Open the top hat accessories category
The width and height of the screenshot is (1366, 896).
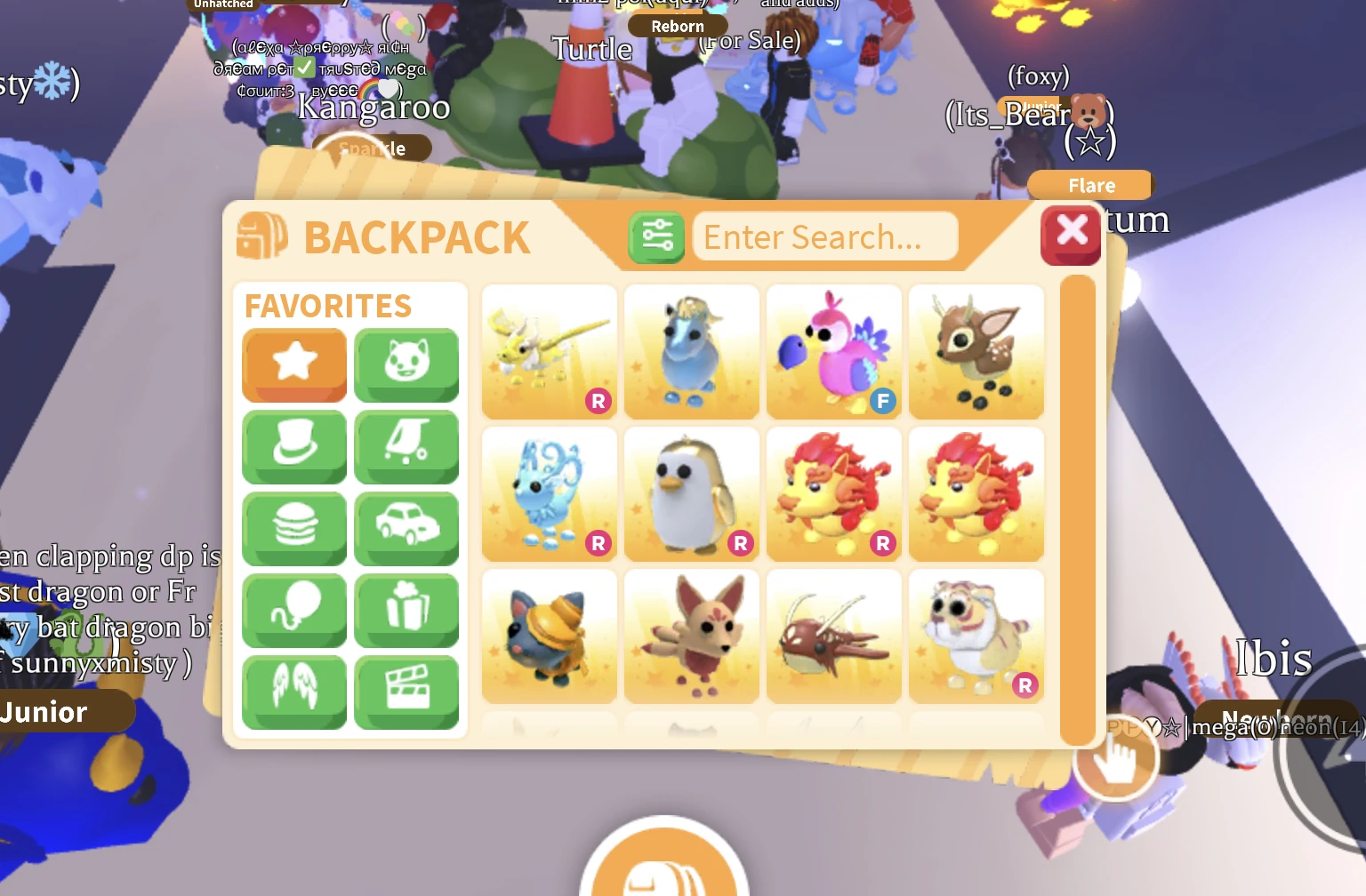[294, 447]
